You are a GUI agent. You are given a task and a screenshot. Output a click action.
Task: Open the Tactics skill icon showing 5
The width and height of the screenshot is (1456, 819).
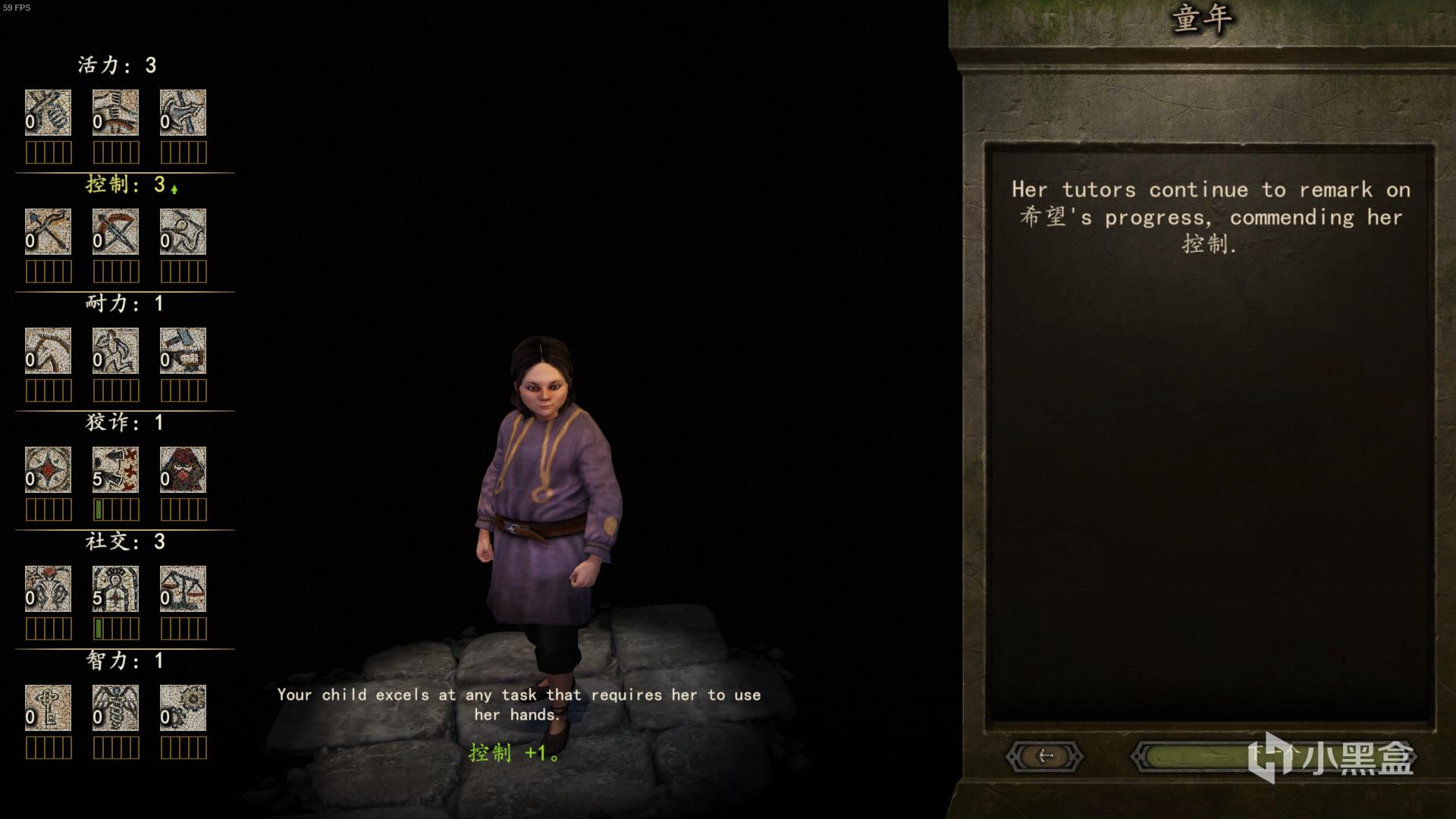[x=115, y=470]
